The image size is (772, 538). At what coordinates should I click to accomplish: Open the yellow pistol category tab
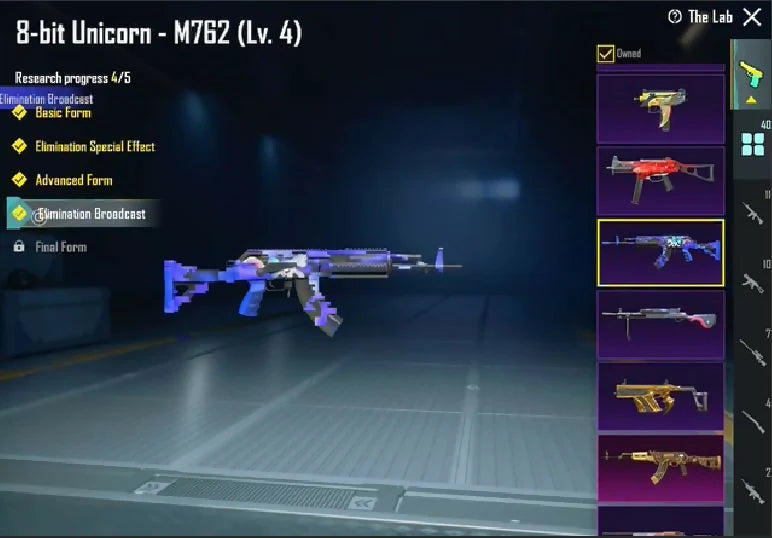click(x=750, y=75)
